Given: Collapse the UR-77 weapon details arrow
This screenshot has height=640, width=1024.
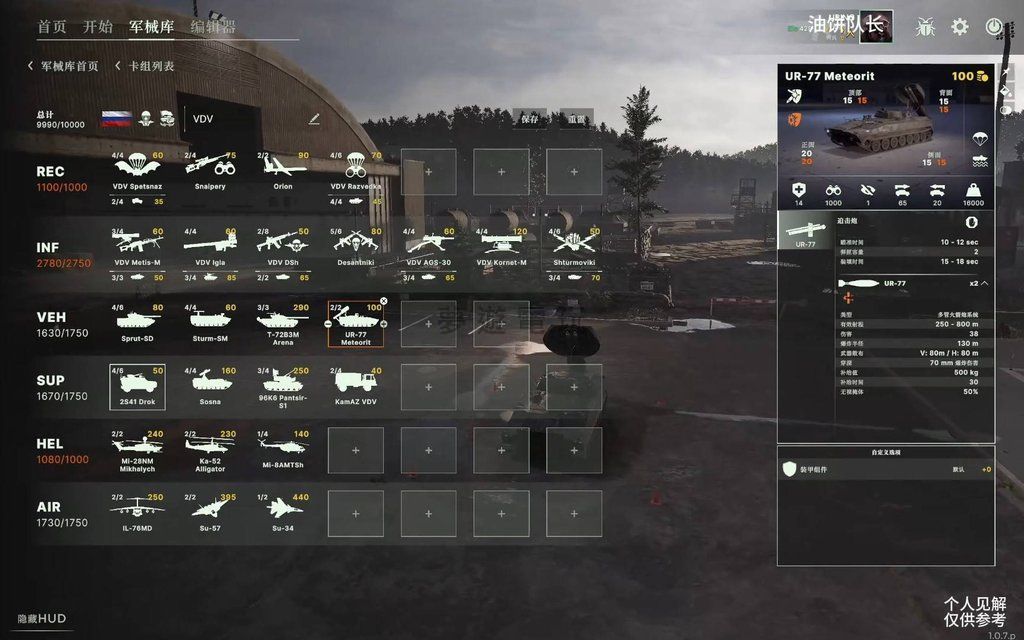Looking at the screenshot, I should 984,283.
